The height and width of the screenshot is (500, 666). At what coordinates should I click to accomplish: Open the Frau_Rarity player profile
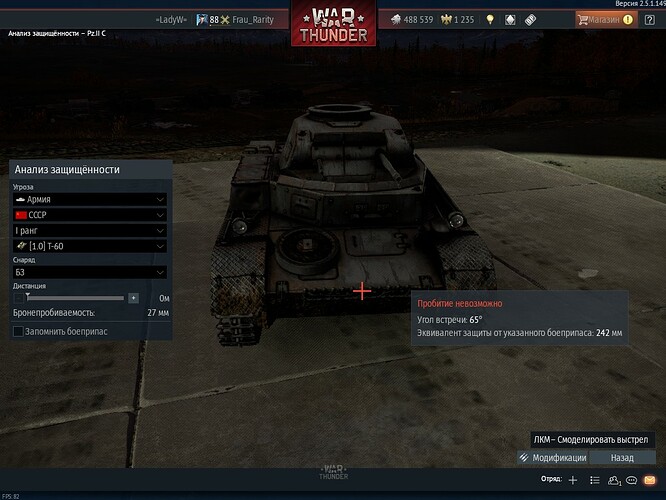pyautogui.click(x=249, y=19)
